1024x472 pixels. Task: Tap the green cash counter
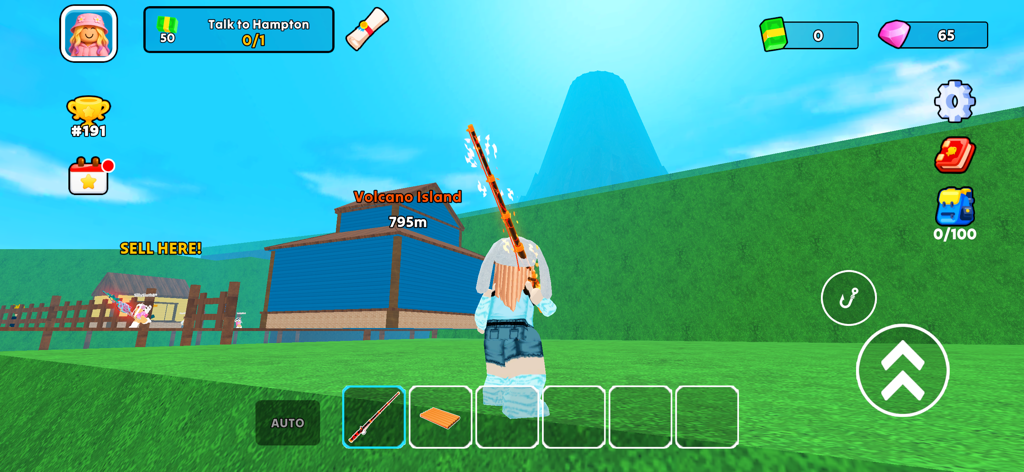click(x=809, y=35)
